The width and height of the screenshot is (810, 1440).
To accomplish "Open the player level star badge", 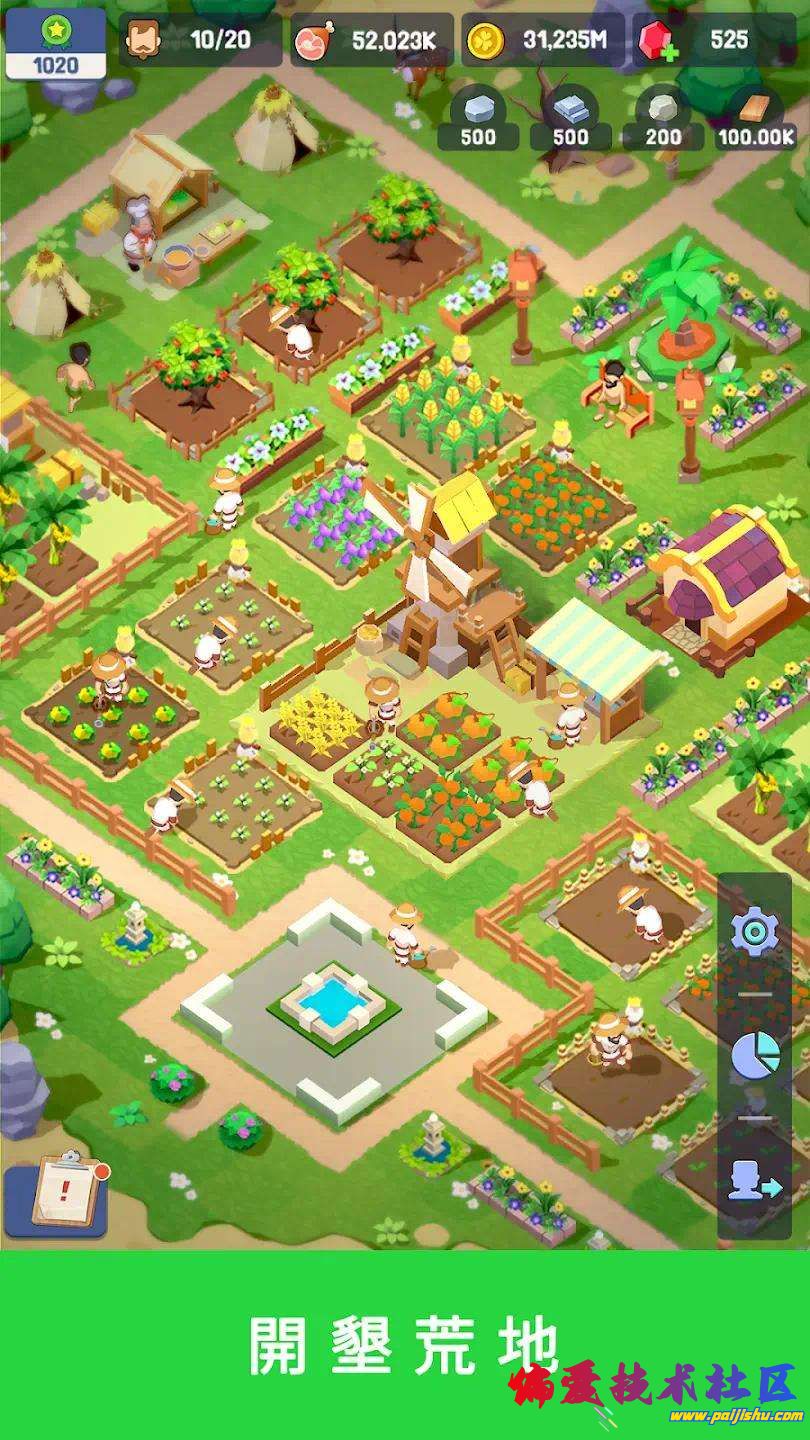I will point(55,43).
